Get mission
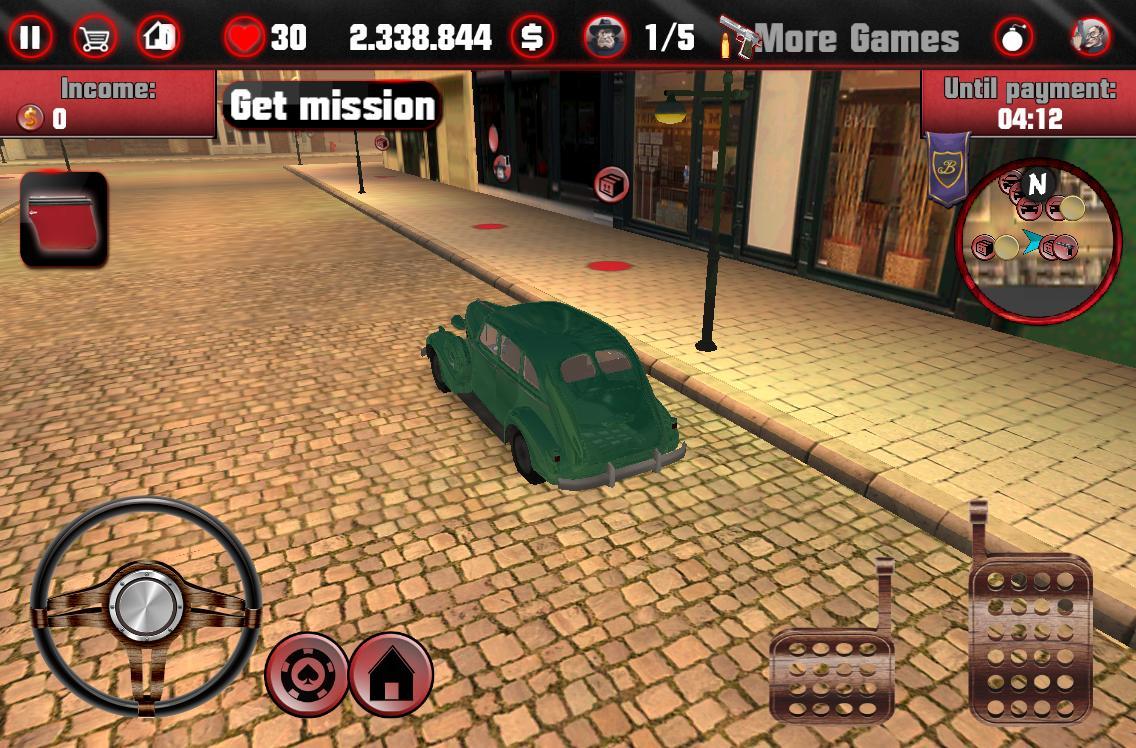 (x=332, y=106)
